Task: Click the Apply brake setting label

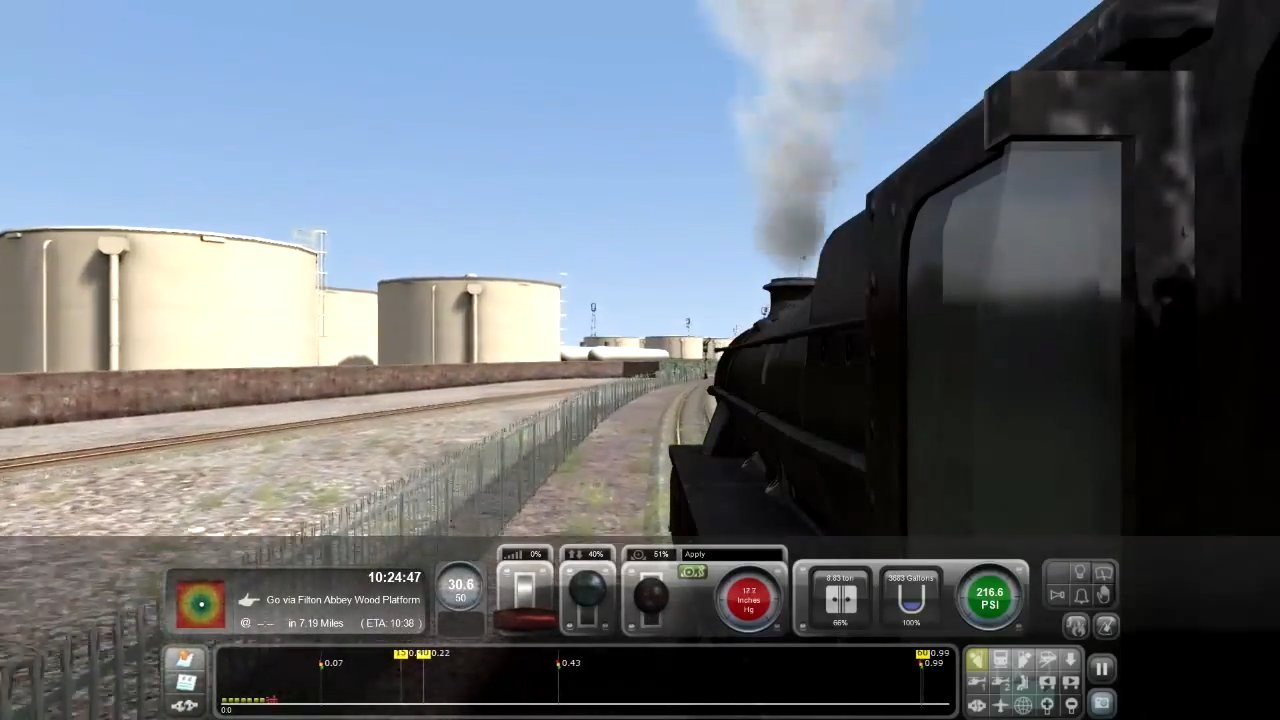Action: coord(694,553)
